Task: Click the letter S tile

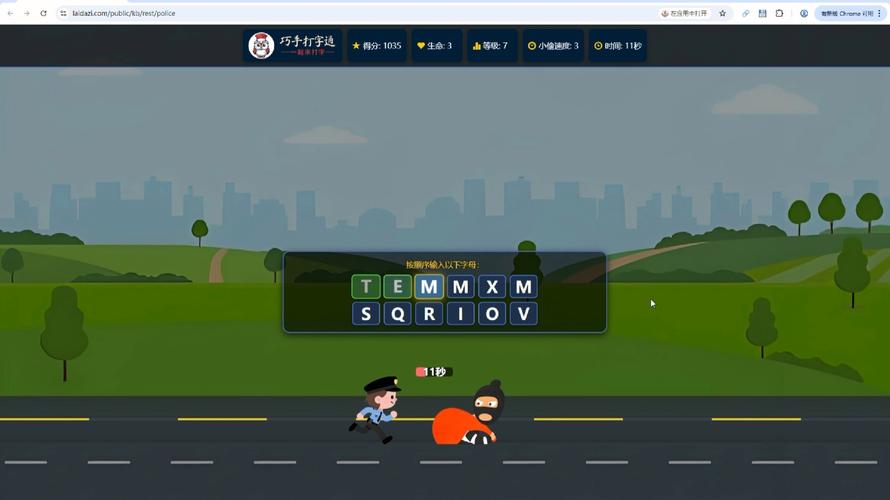Action: (366, 314)
